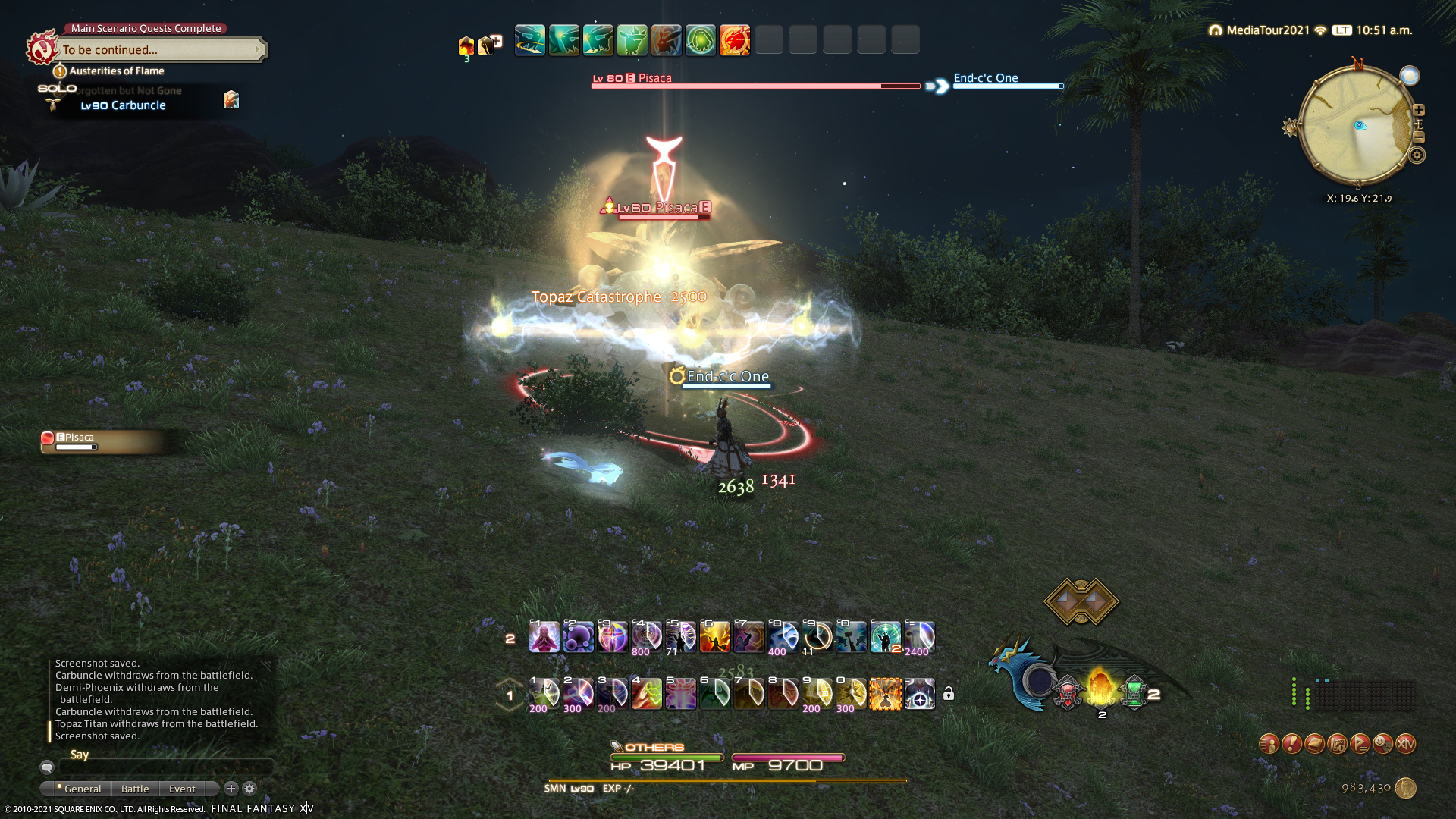Focus the Say chat input box
The height and width of the screenshot is (819, 1456).
click(x=167, y=767)
